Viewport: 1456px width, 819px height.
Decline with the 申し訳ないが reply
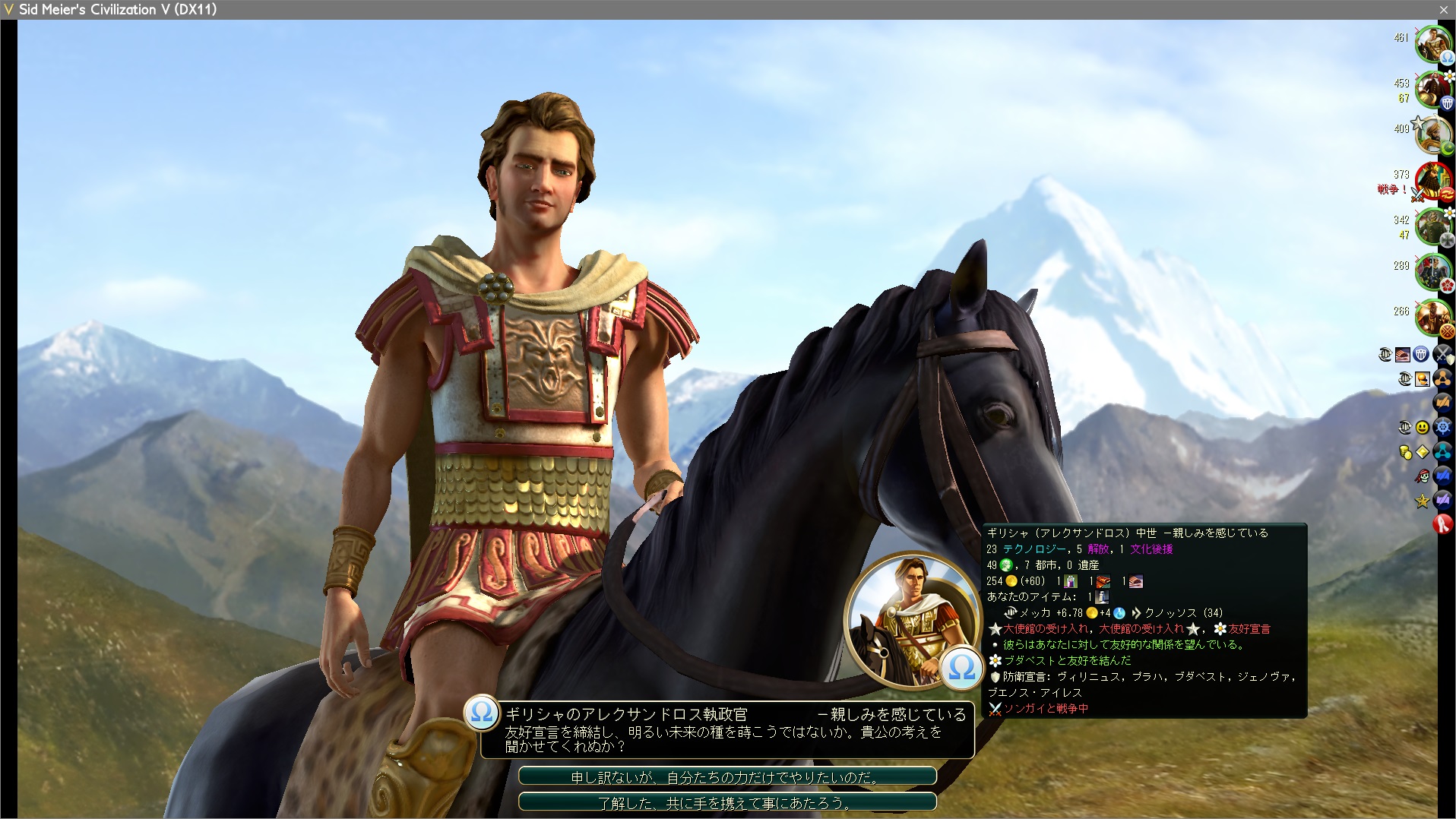pyautogui.click(x=727, y=777)
